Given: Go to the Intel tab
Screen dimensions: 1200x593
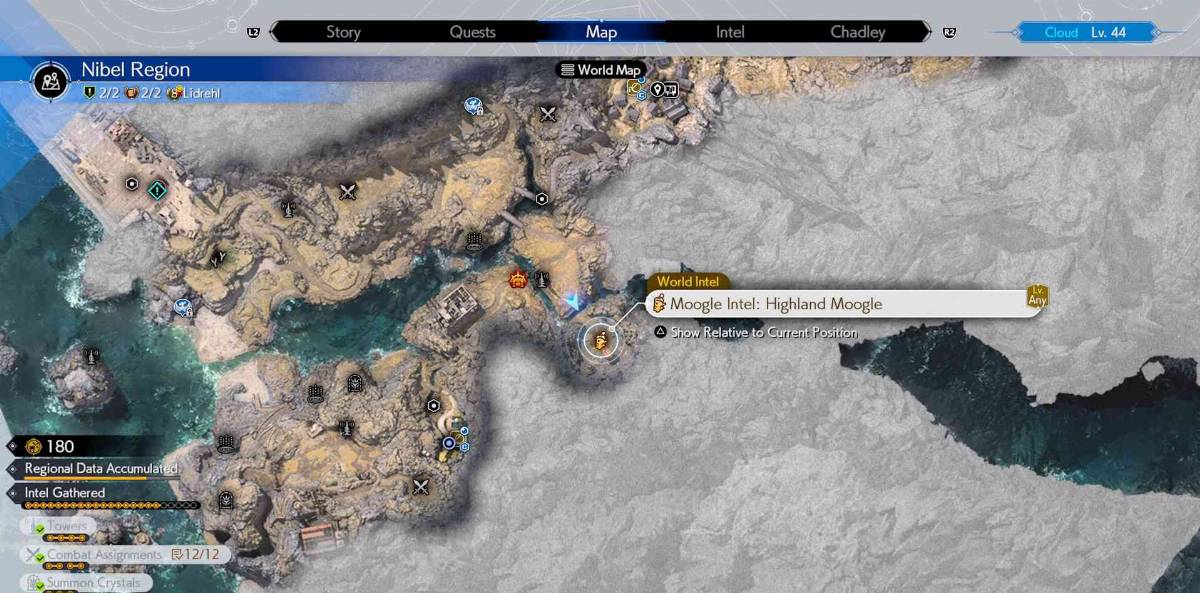Looking at the screenshot, I should (730, 32).
